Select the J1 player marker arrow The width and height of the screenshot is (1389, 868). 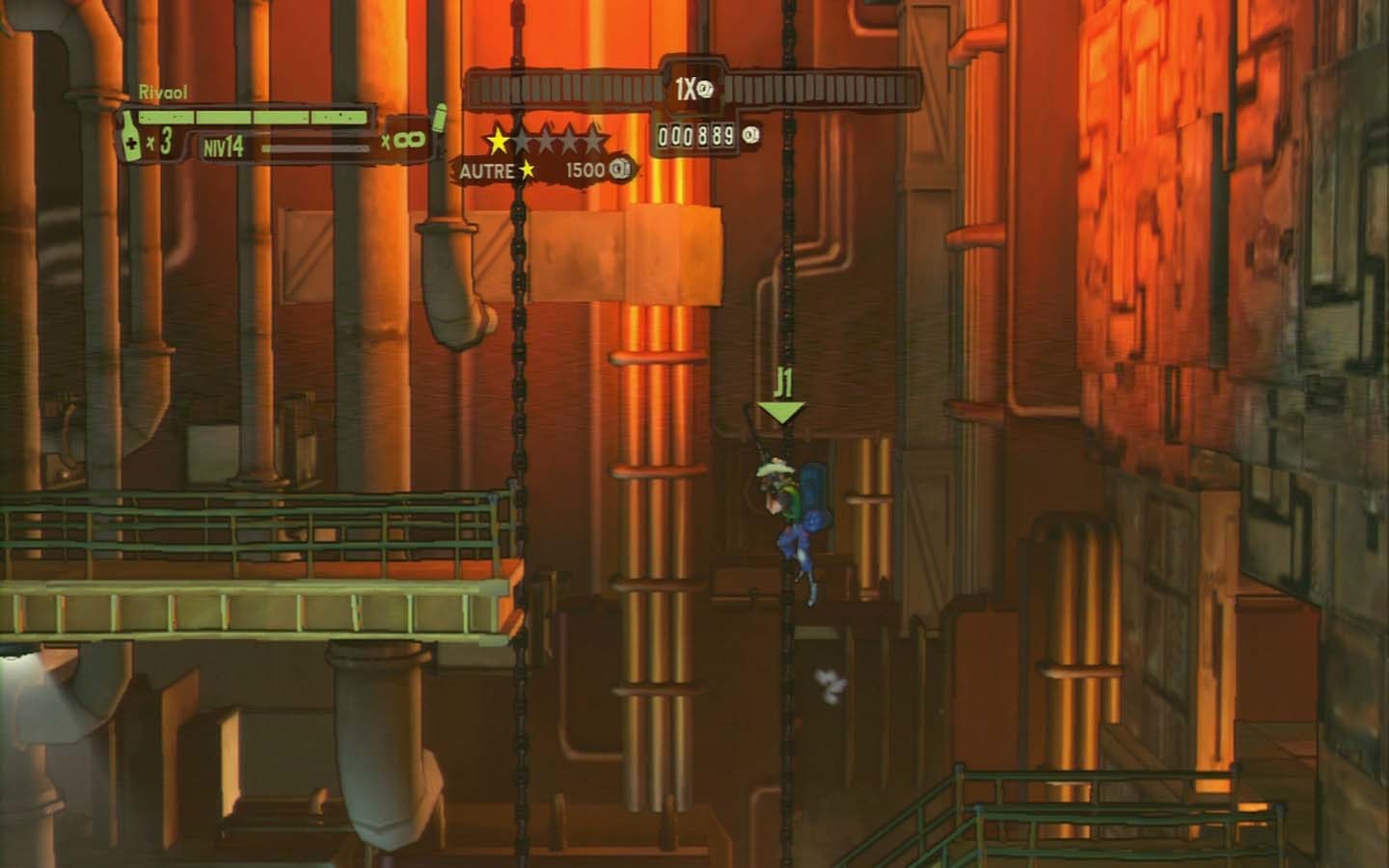click(781, 411)
